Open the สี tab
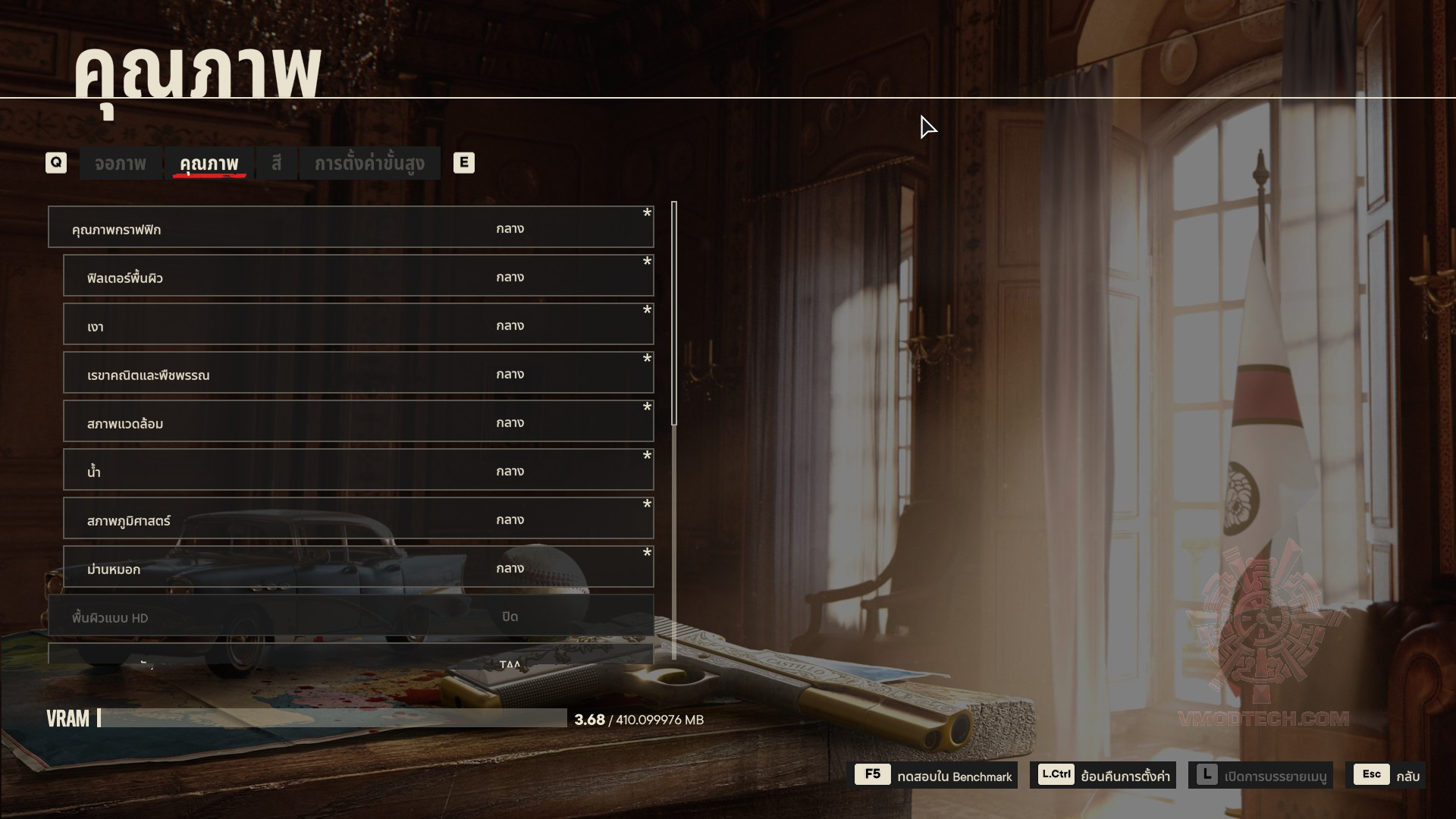 [276, 163]
